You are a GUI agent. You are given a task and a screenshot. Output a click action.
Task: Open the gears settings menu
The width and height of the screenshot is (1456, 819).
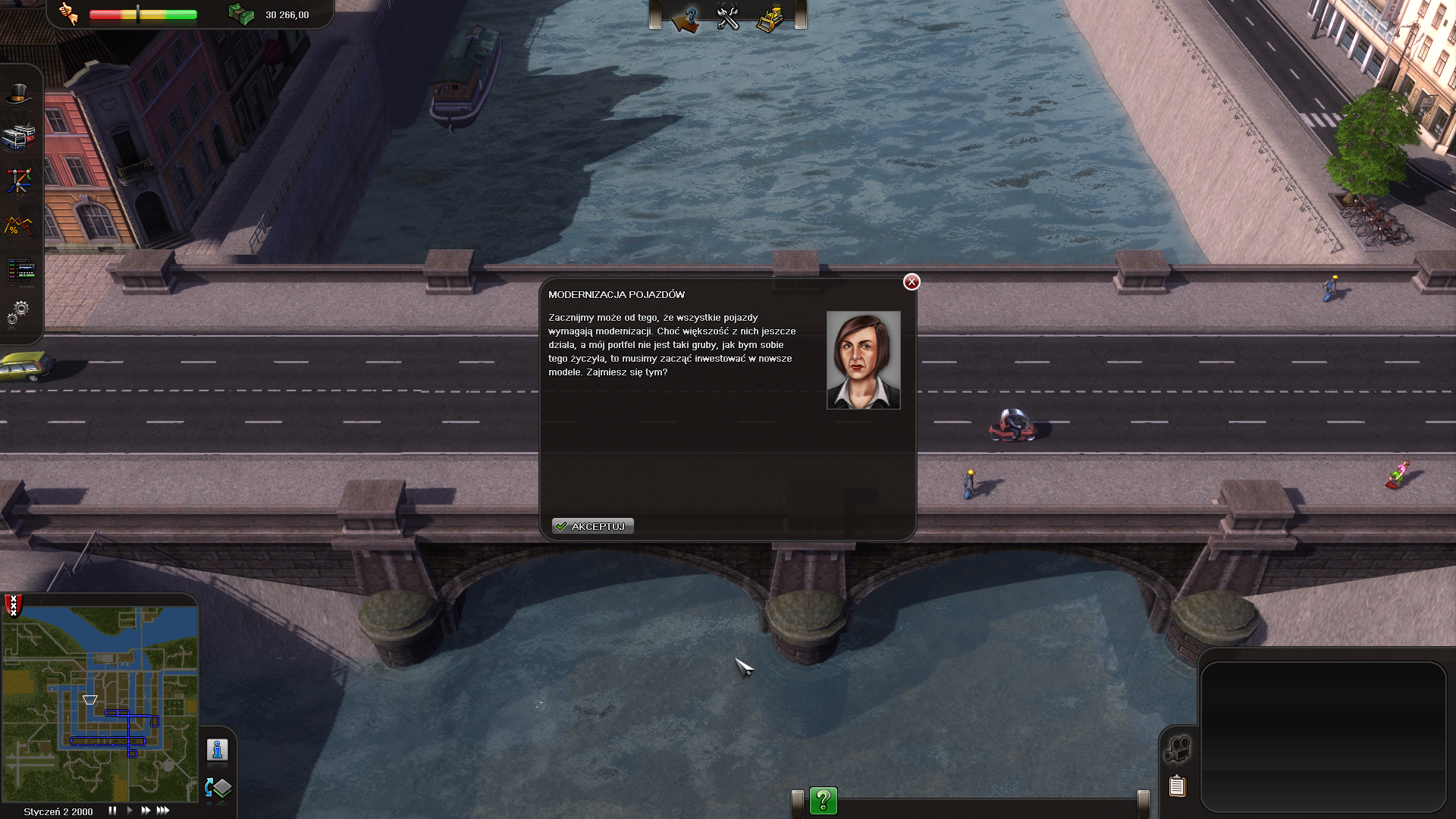point(19,312)
